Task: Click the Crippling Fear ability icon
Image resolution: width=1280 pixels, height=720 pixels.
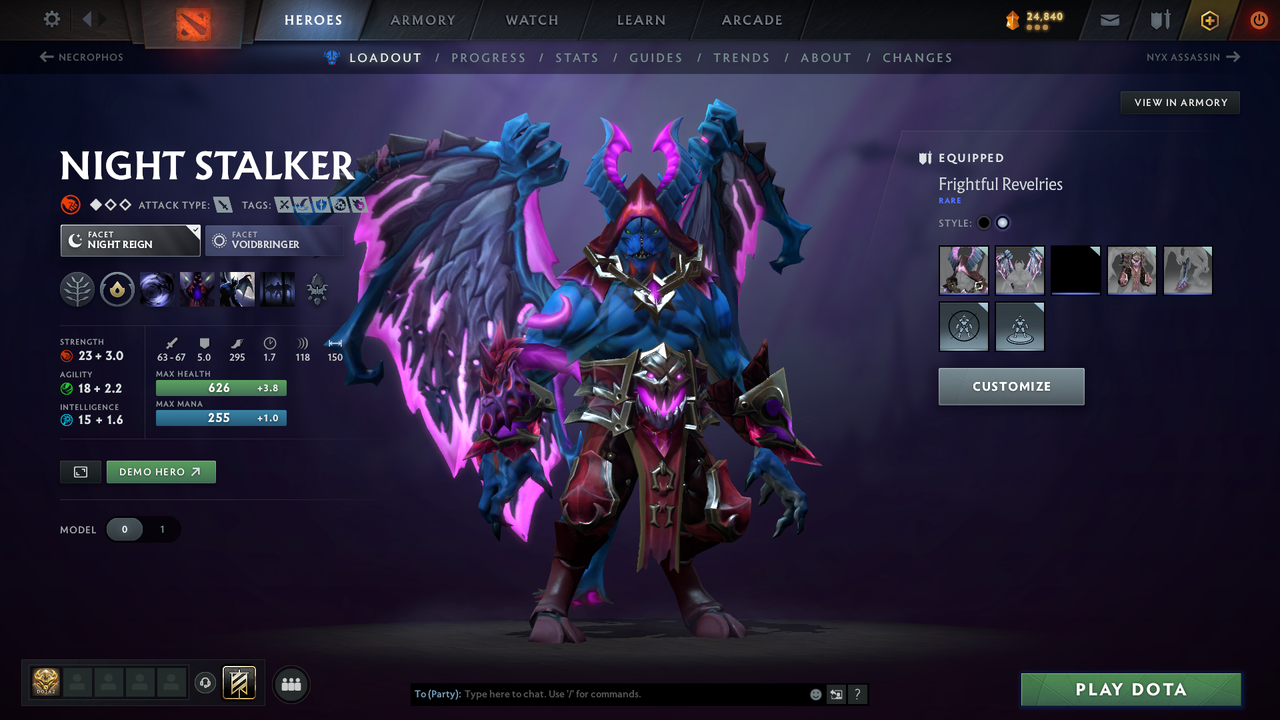Action: [196, 289]
